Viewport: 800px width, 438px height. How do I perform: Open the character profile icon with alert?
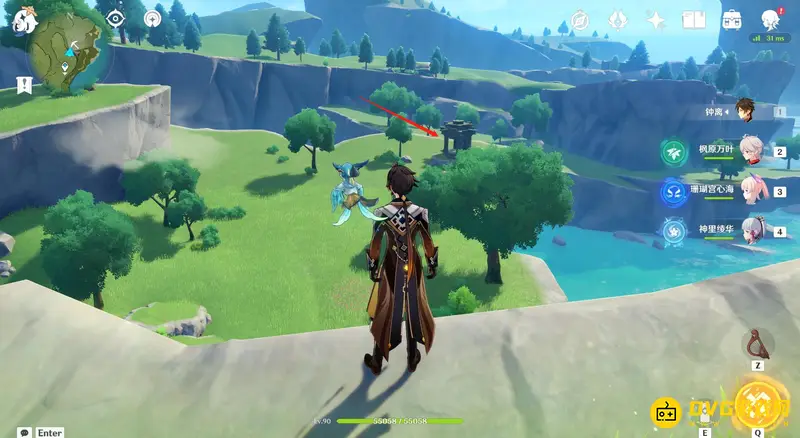point(771,19)
